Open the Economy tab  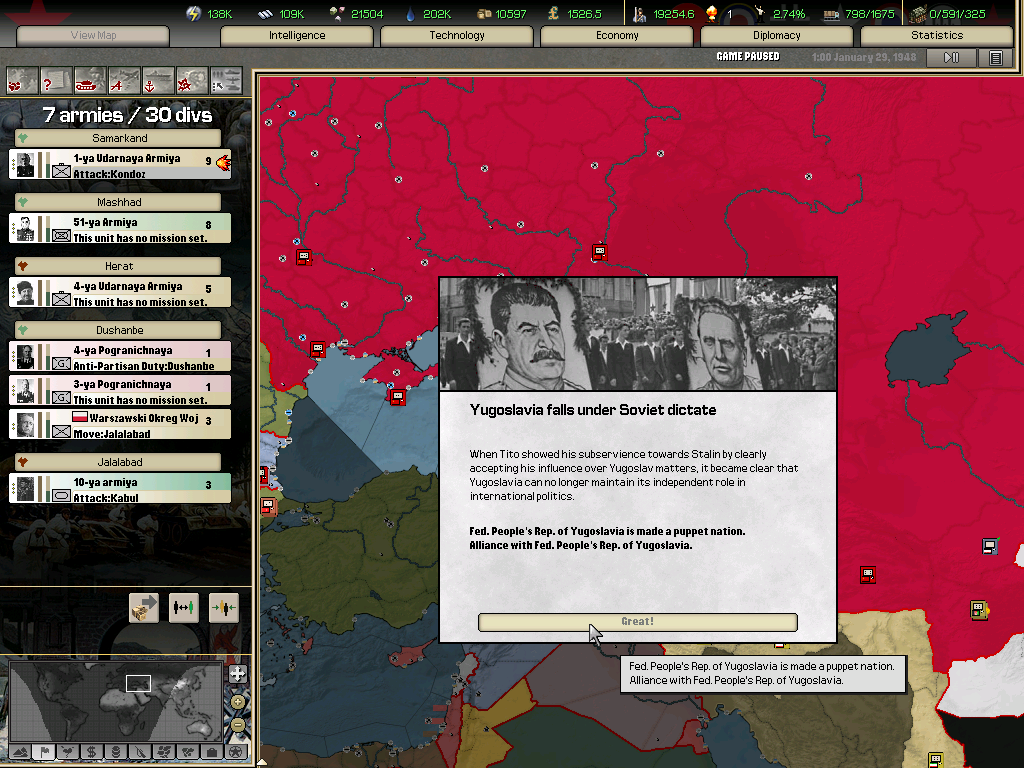(617, 36)
